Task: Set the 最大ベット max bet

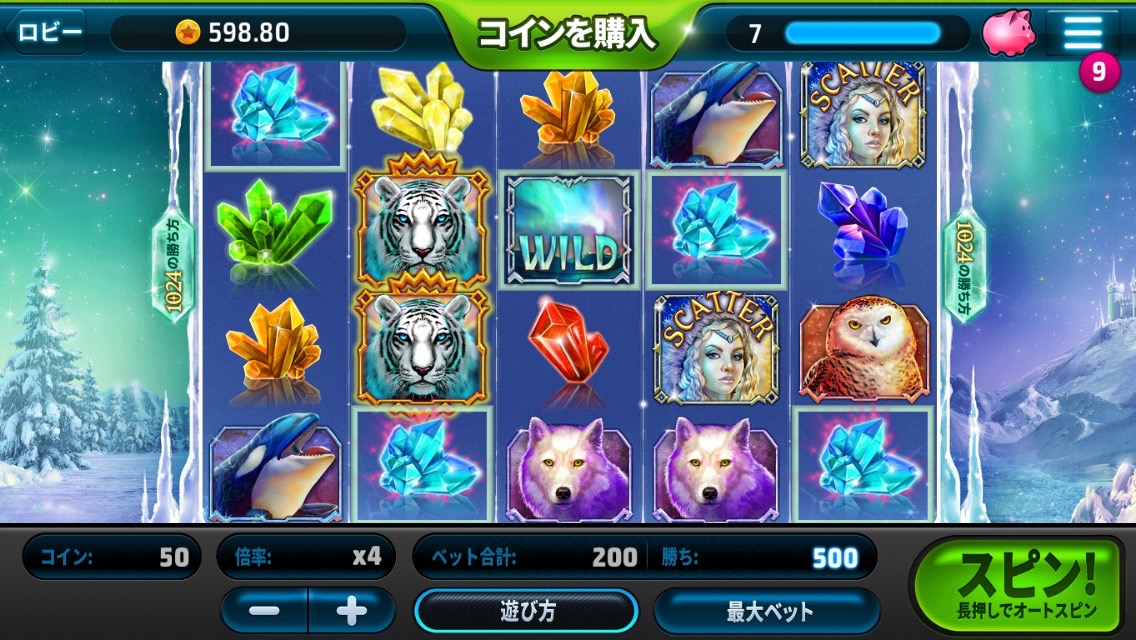Action: coord(767,611)
